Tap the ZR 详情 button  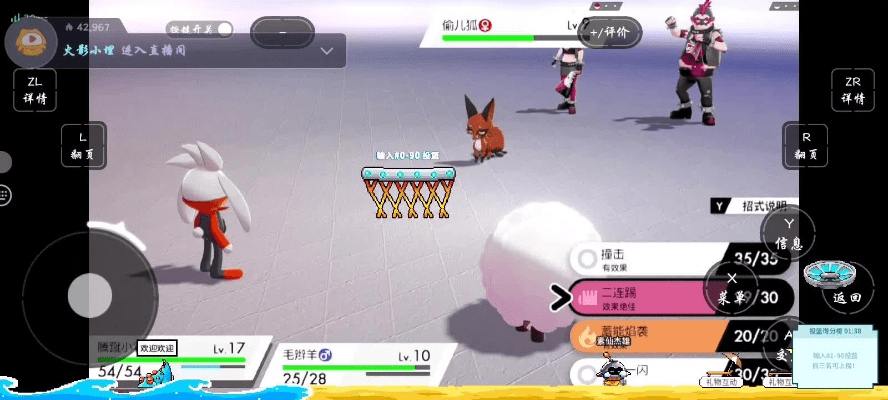(852, 90)
